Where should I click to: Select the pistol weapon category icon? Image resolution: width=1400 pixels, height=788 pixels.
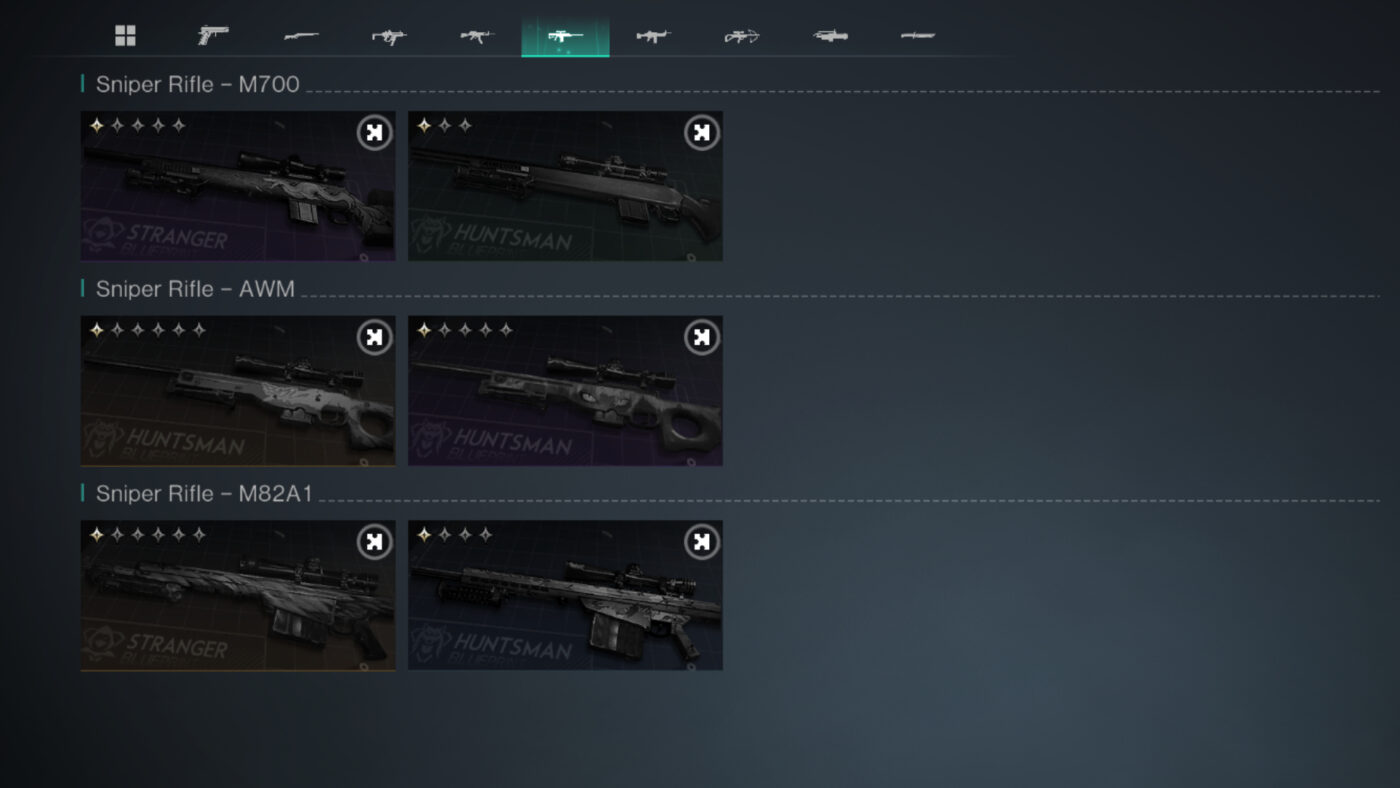point(212,36)
